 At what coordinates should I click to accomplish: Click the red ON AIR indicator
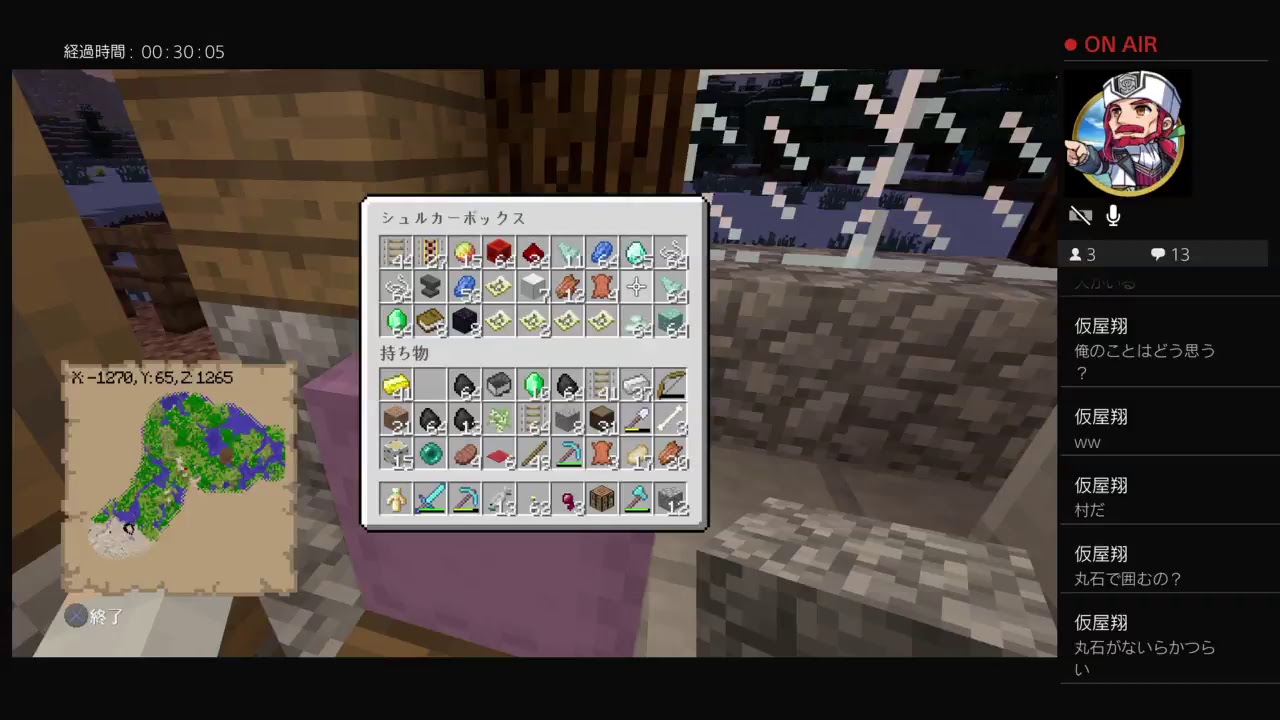1110,44
